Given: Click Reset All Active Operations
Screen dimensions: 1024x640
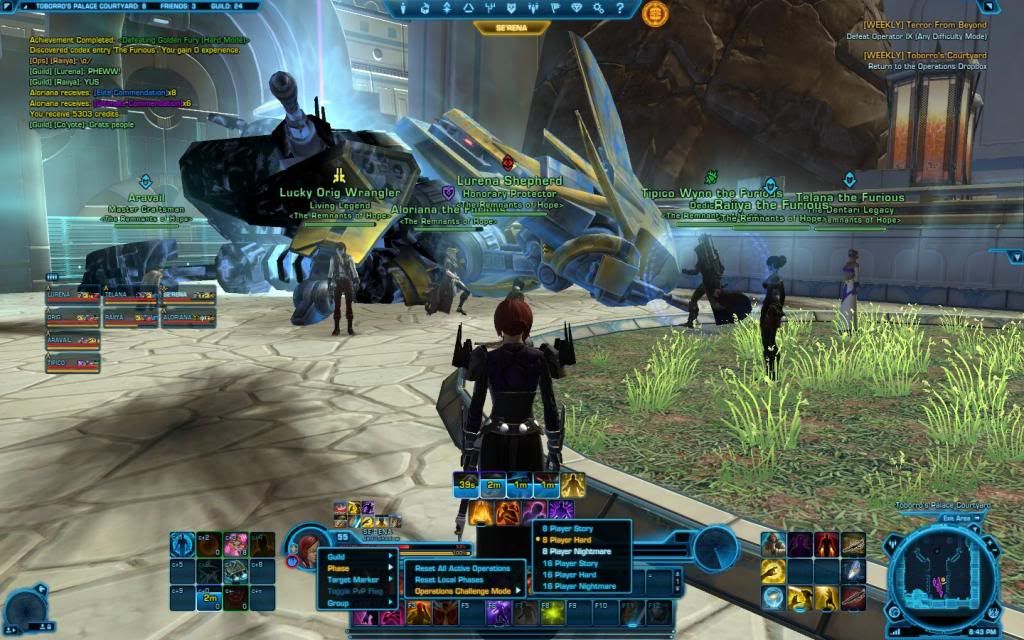Looking at the screenshot, I should [x=463, y=568].
